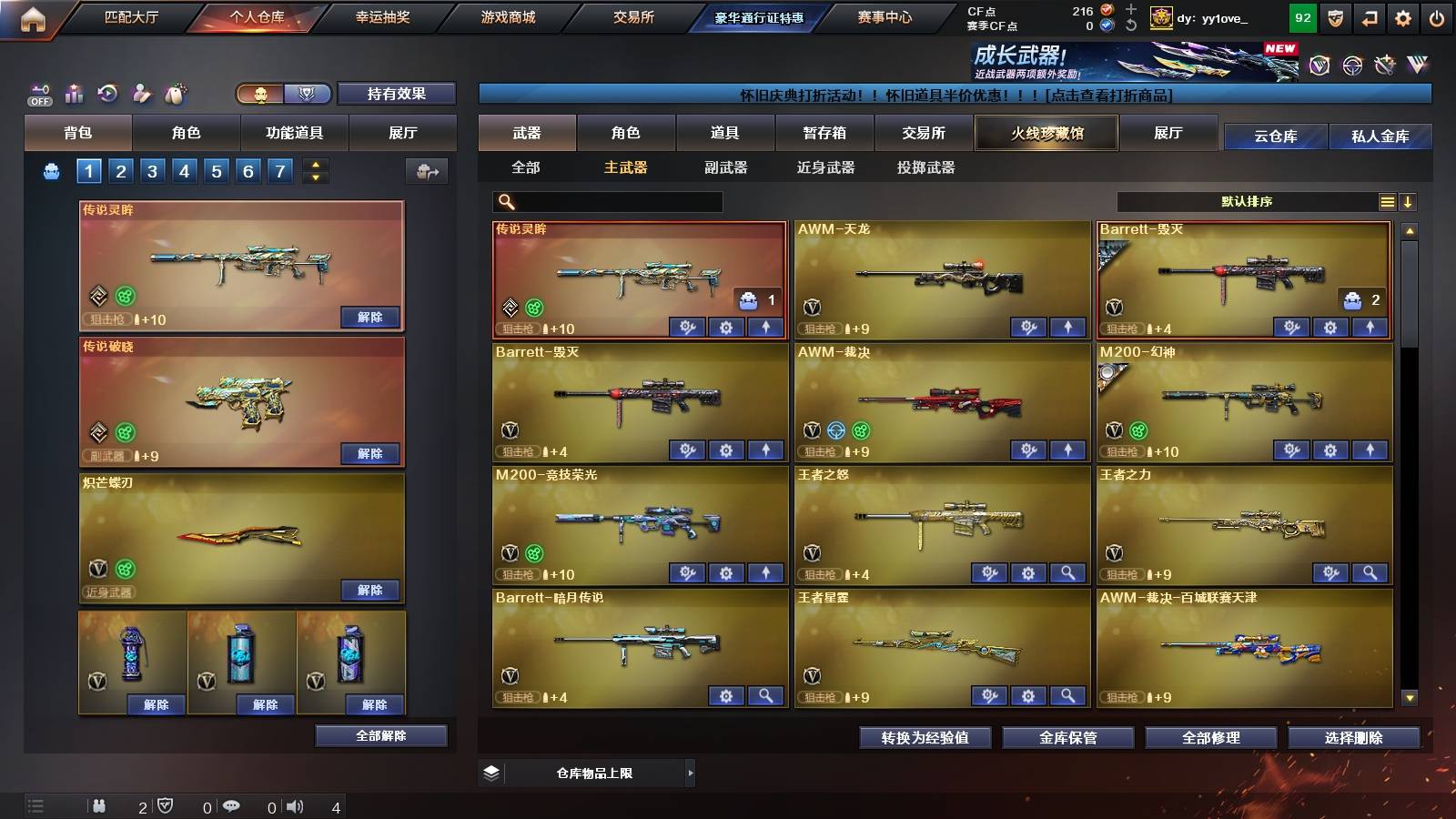Click the 全部解除 button in left panel

[380, 735]
